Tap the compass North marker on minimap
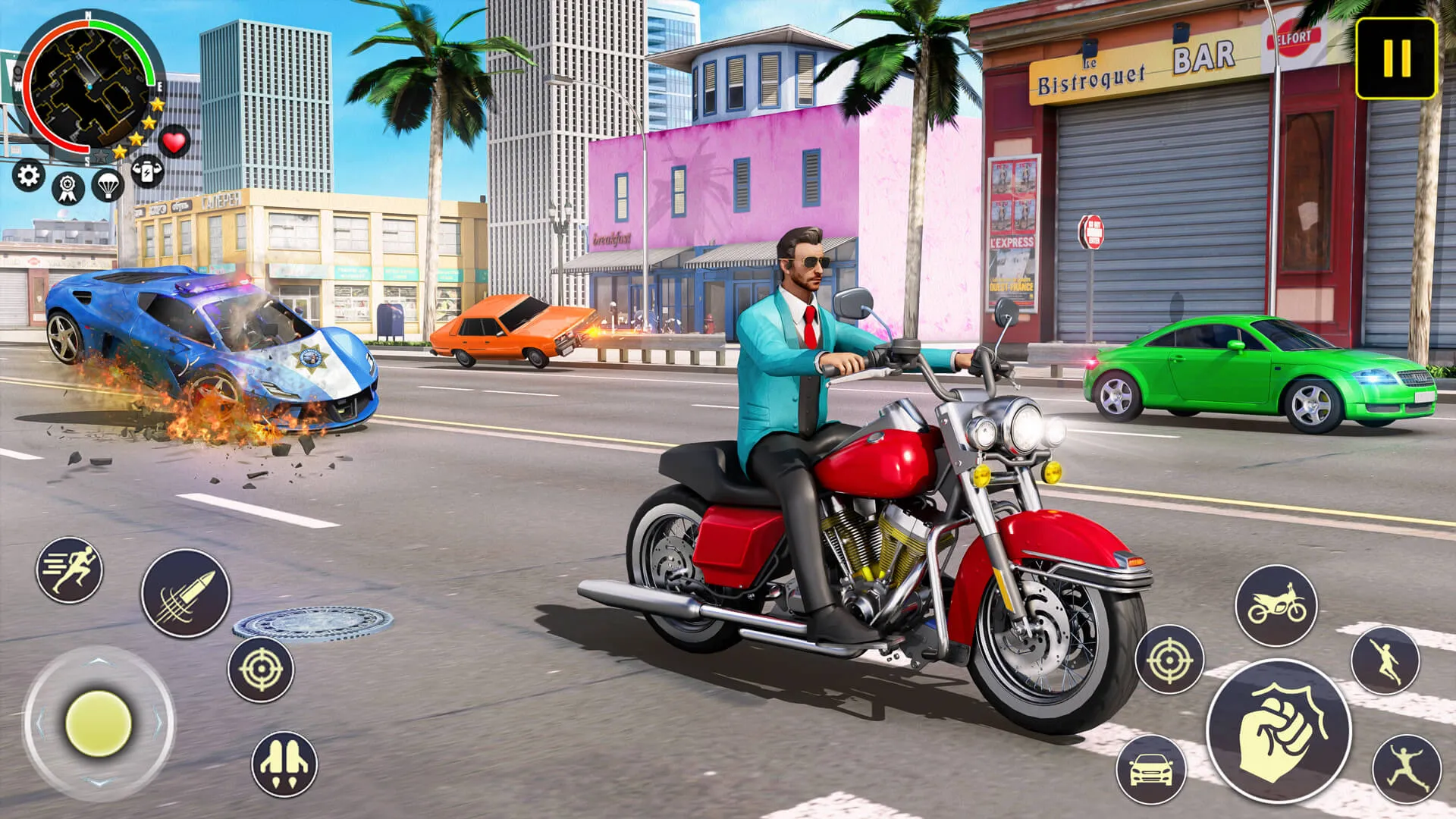 [87, 17]
